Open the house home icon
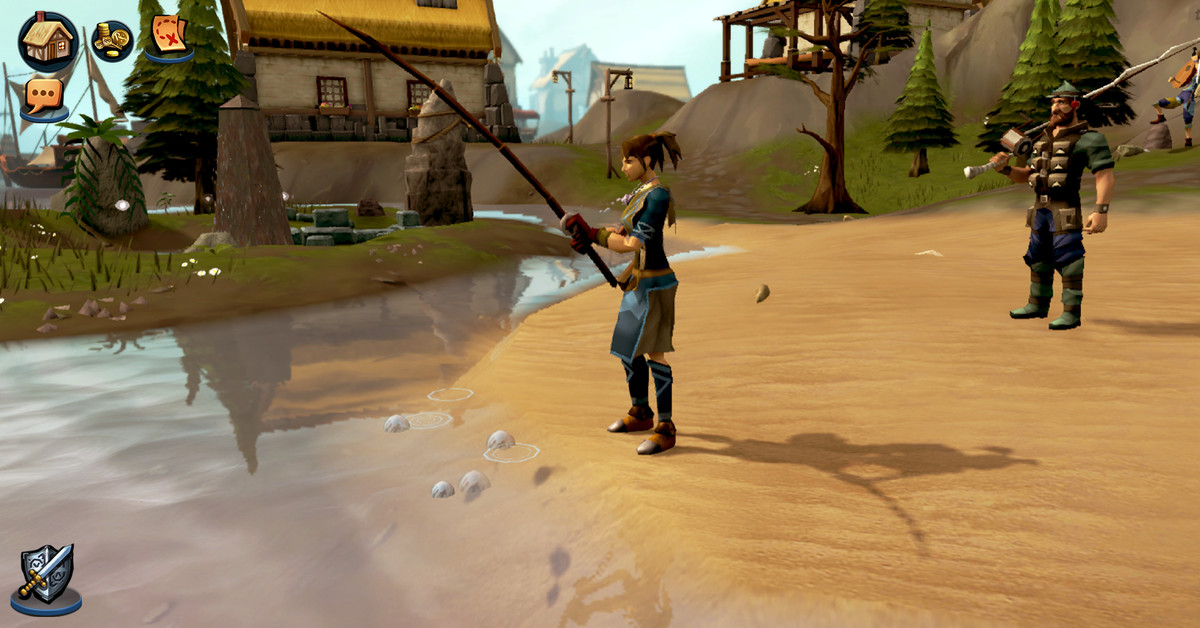 47,40
